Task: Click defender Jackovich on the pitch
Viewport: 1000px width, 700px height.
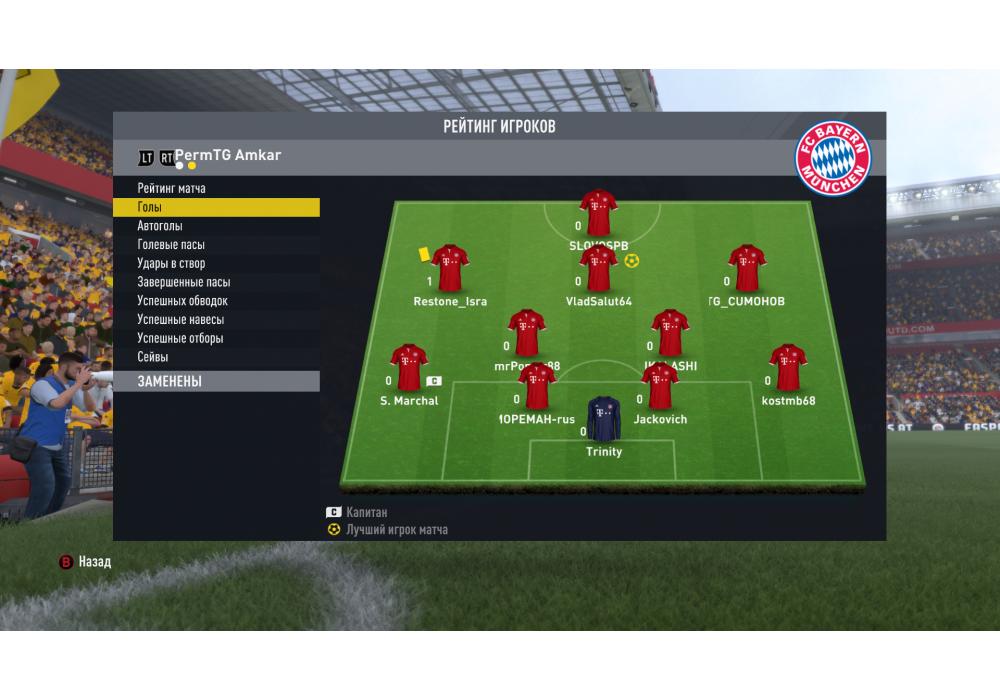Action: pyautogui.click(x=660, y=387)
